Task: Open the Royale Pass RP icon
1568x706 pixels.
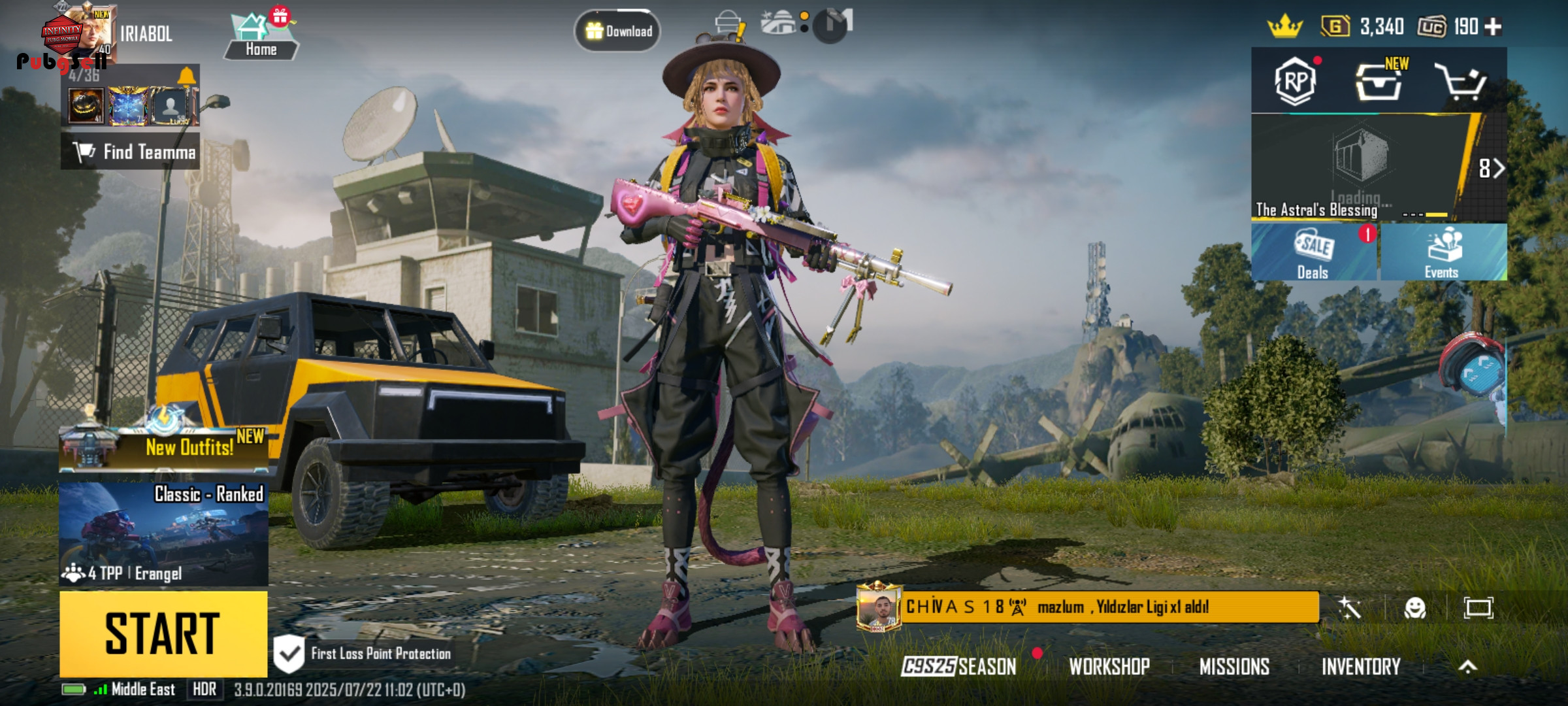Action: (x=1295, y=82)
